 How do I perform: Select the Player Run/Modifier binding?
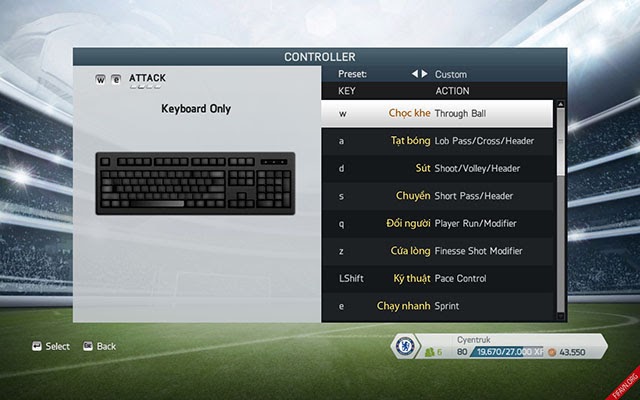coord(438,223)
